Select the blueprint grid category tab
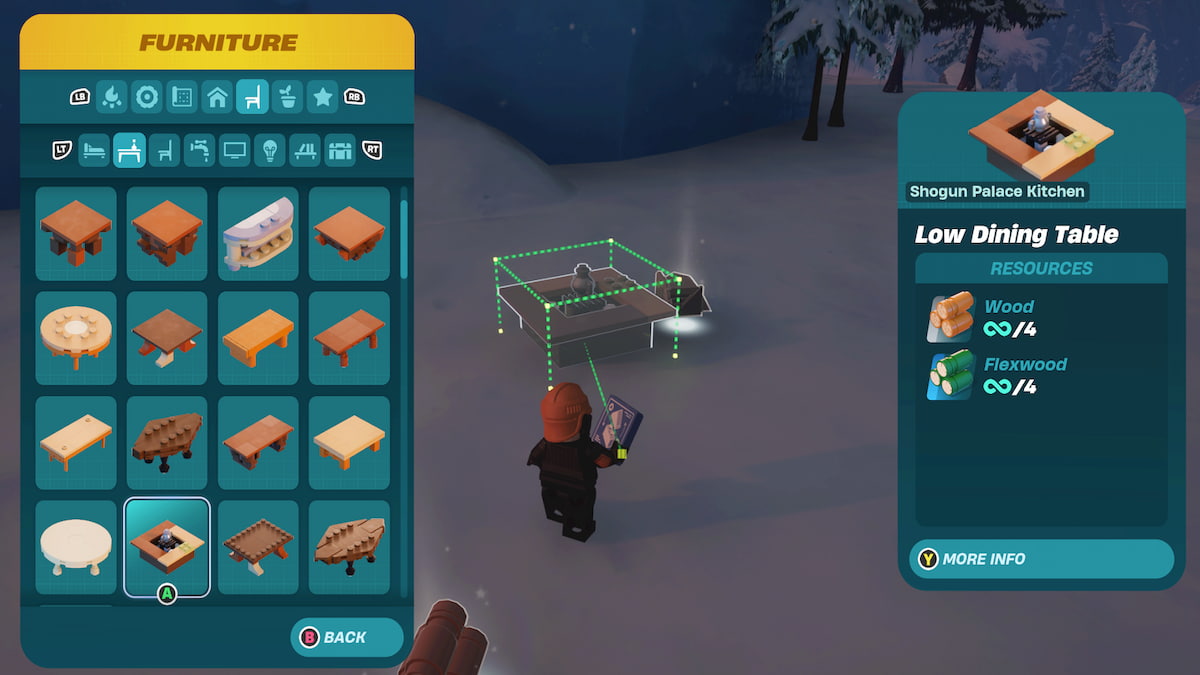The height and width of the screenshot is (675, 1200). [182, 97]
